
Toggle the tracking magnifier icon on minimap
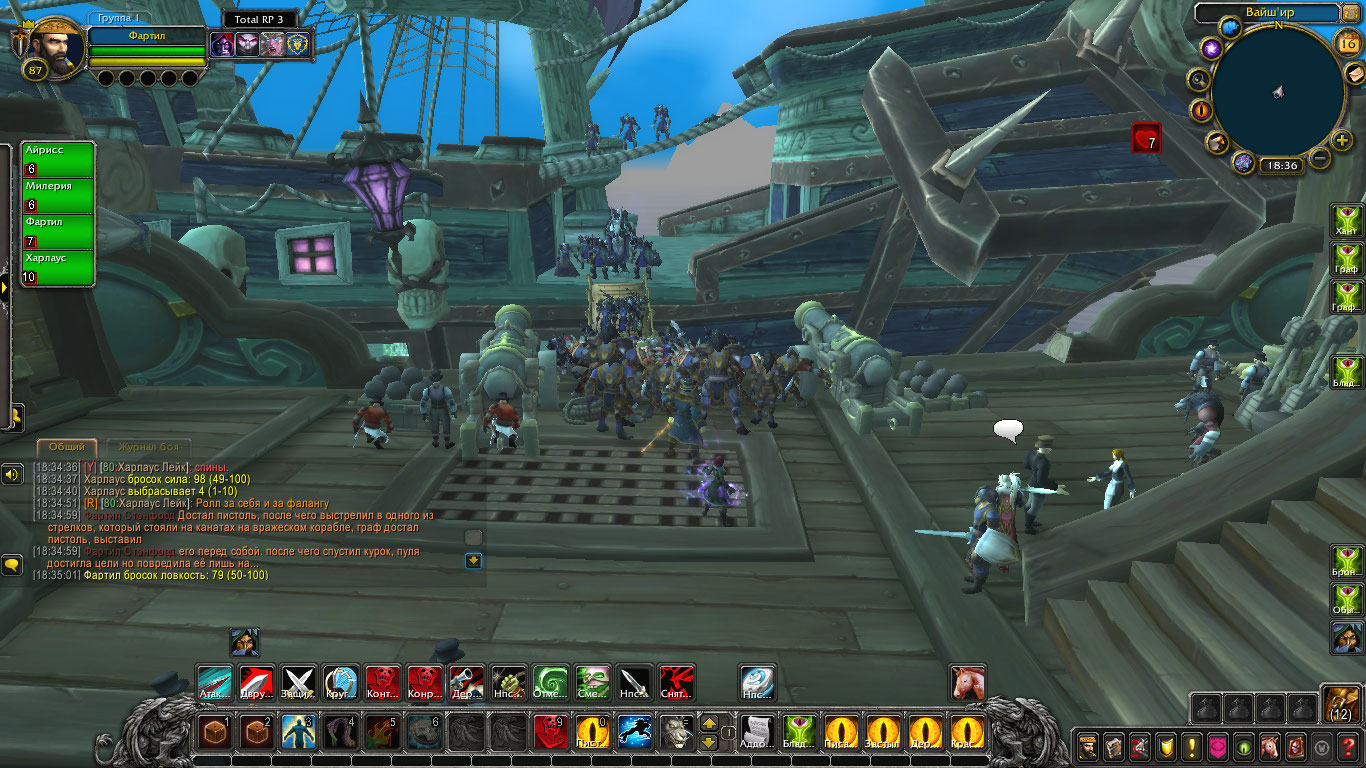pyautogui.click(x=1198, y=79)
